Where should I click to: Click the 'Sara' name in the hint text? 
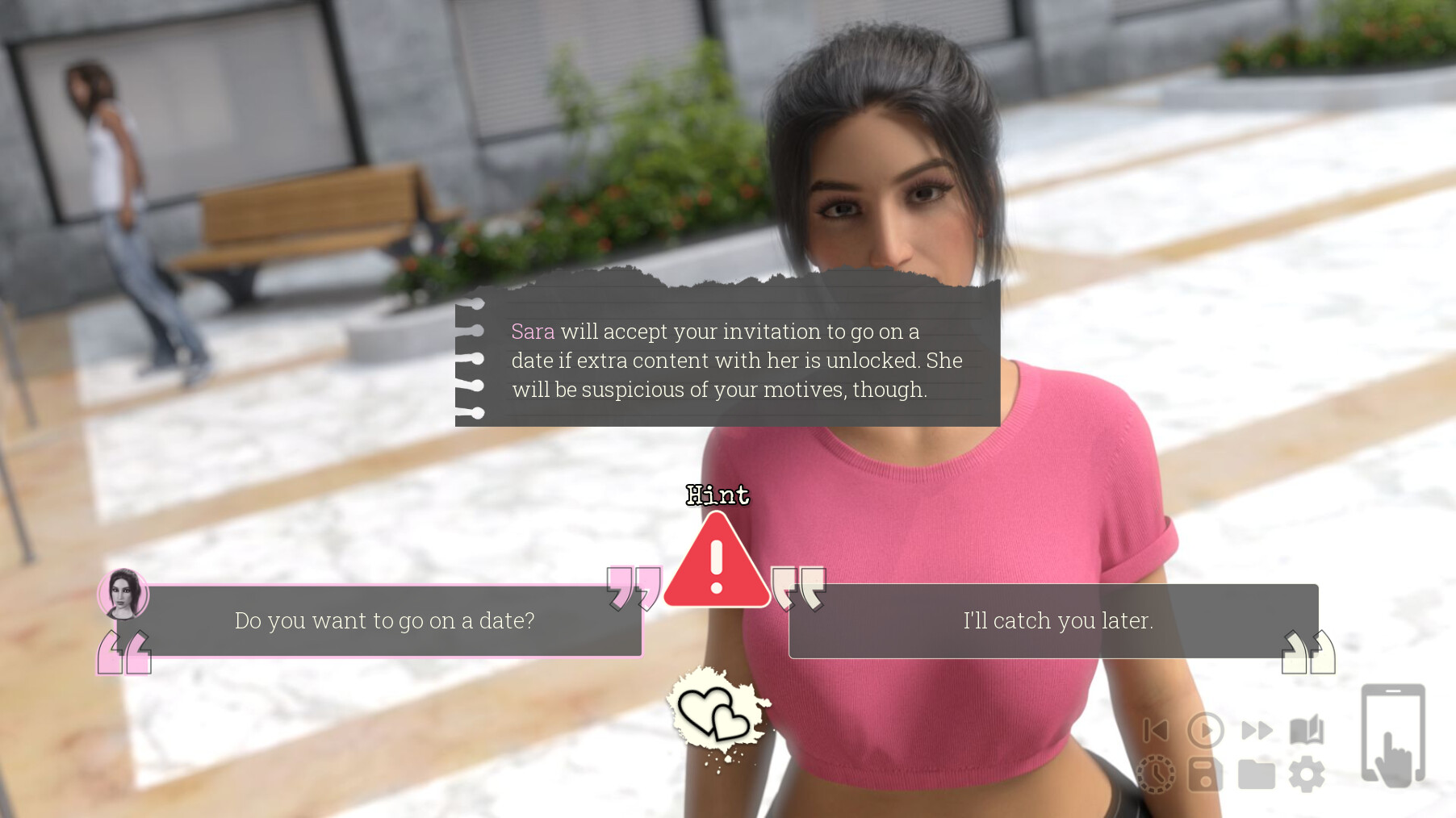(532, 332)
